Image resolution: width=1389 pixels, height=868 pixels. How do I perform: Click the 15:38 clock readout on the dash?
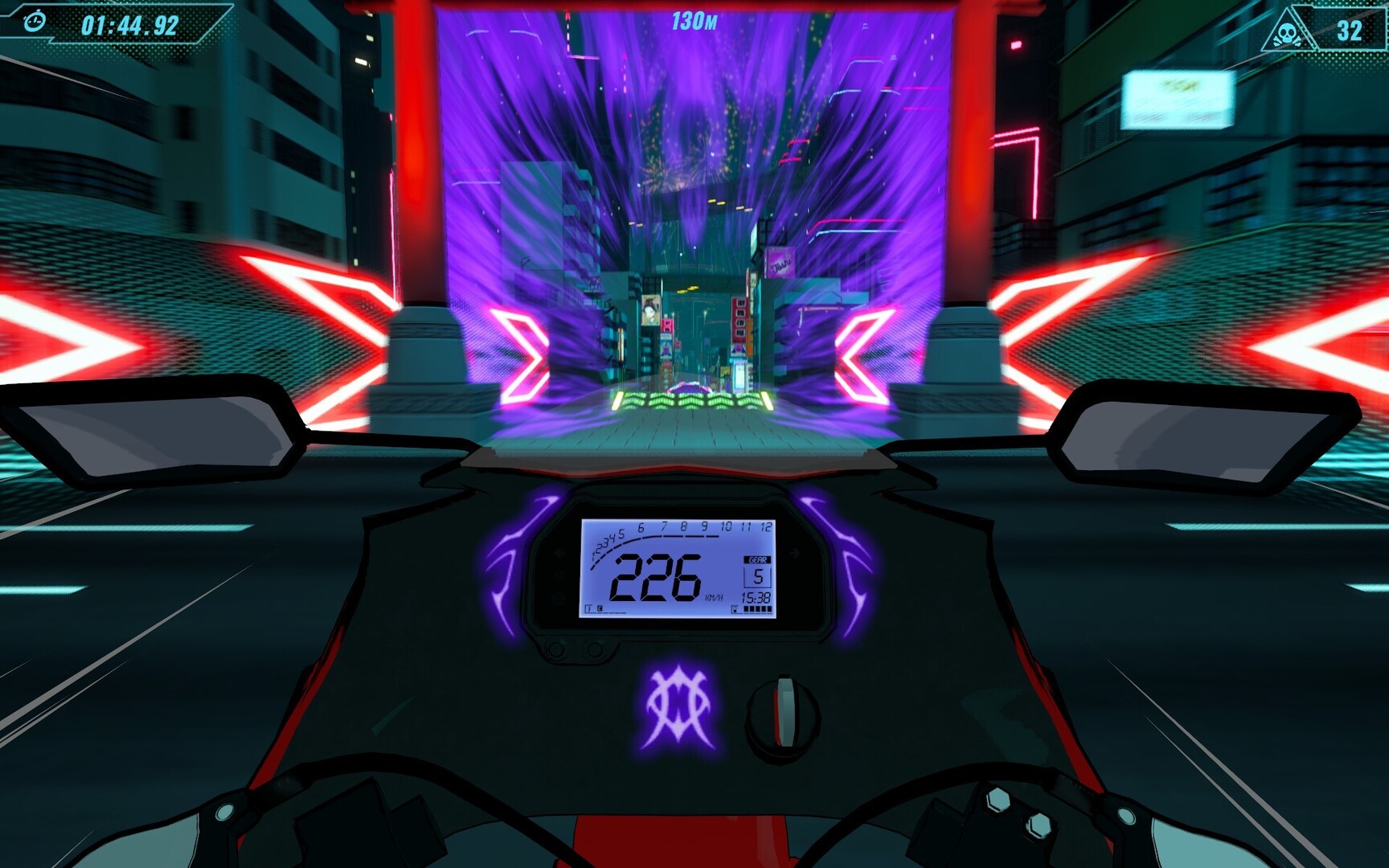[x=756, y=598]
